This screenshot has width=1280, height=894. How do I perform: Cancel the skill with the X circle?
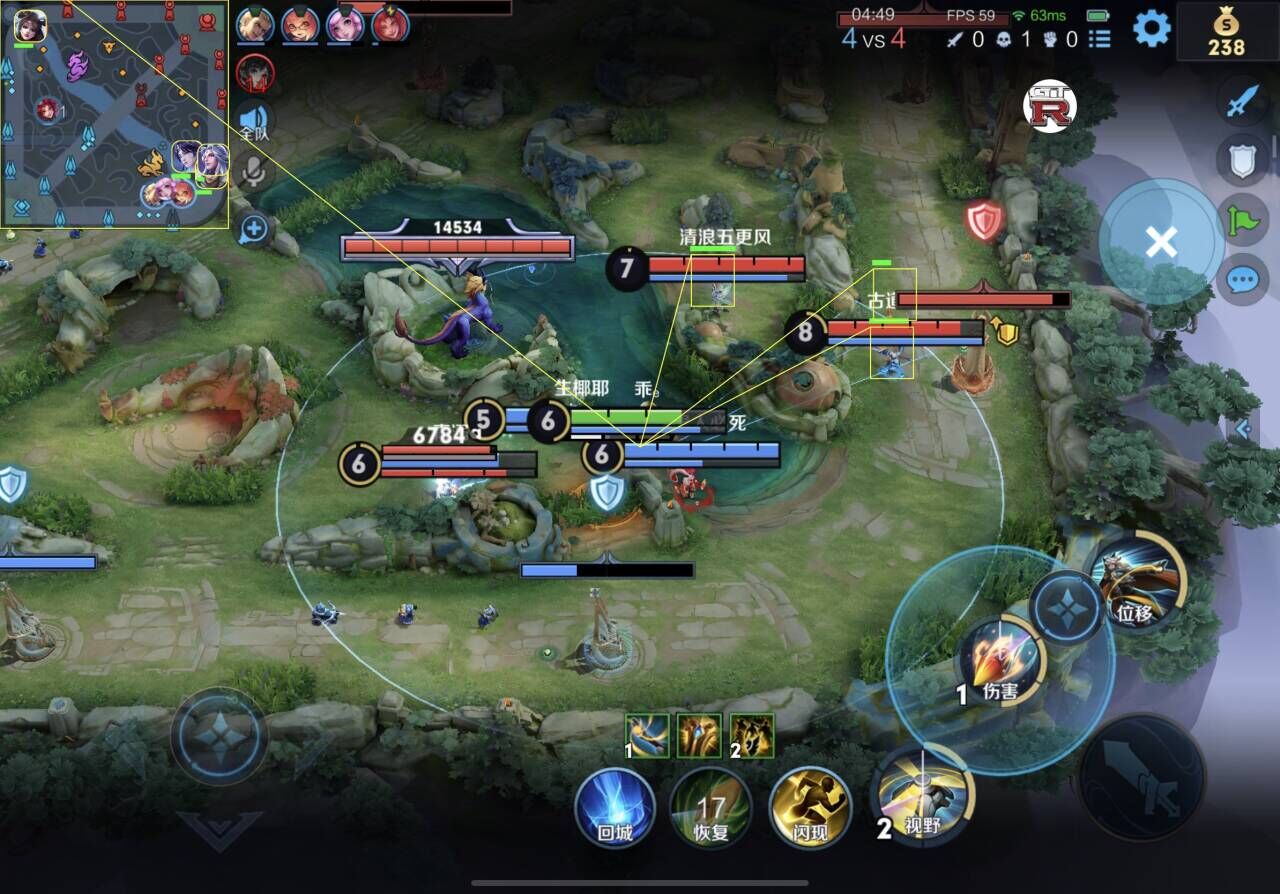coord(1160,242)
